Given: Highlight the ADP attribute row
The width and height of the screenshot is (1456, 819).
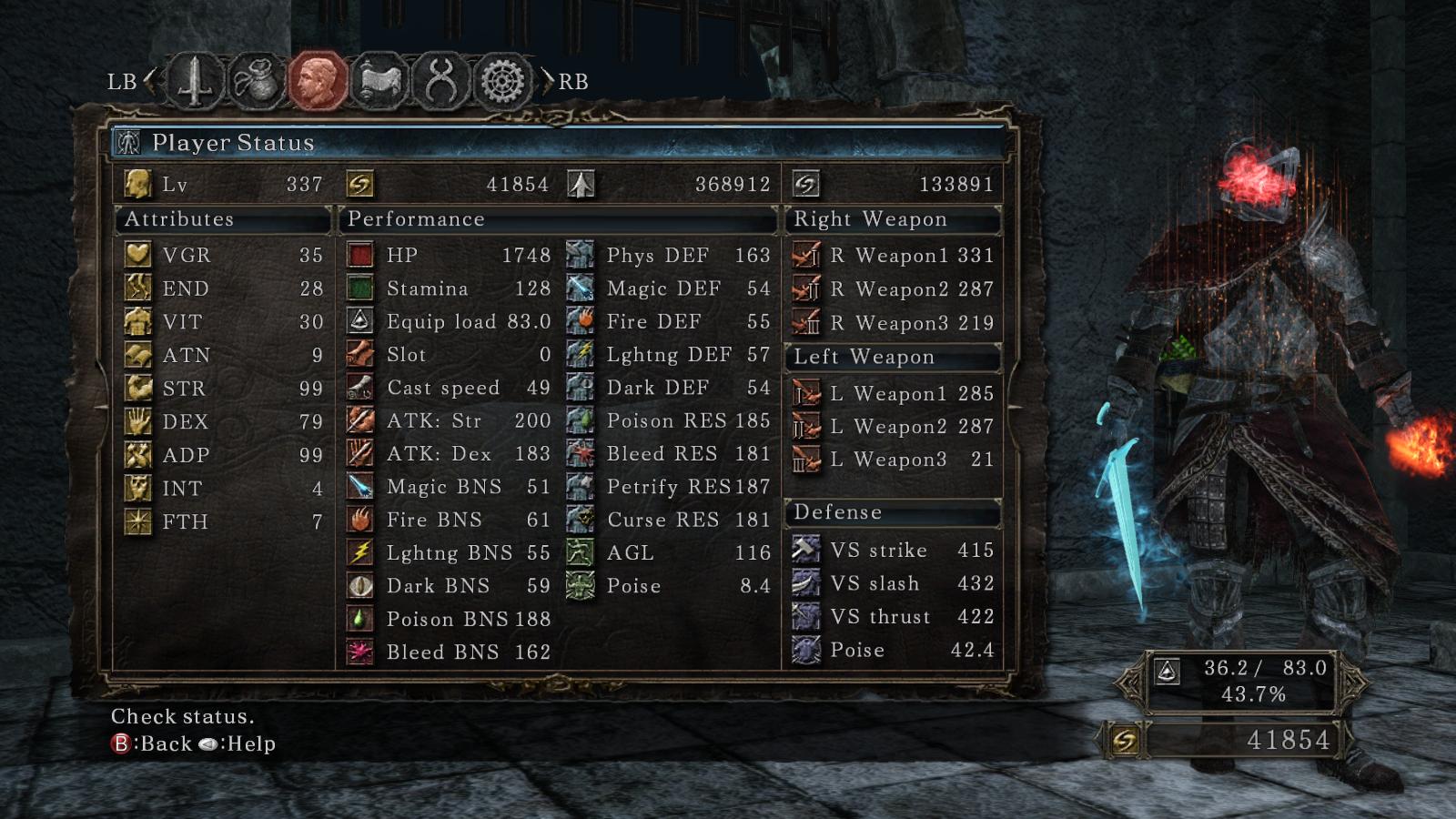Looking at the screenshot, I should 224,455.
